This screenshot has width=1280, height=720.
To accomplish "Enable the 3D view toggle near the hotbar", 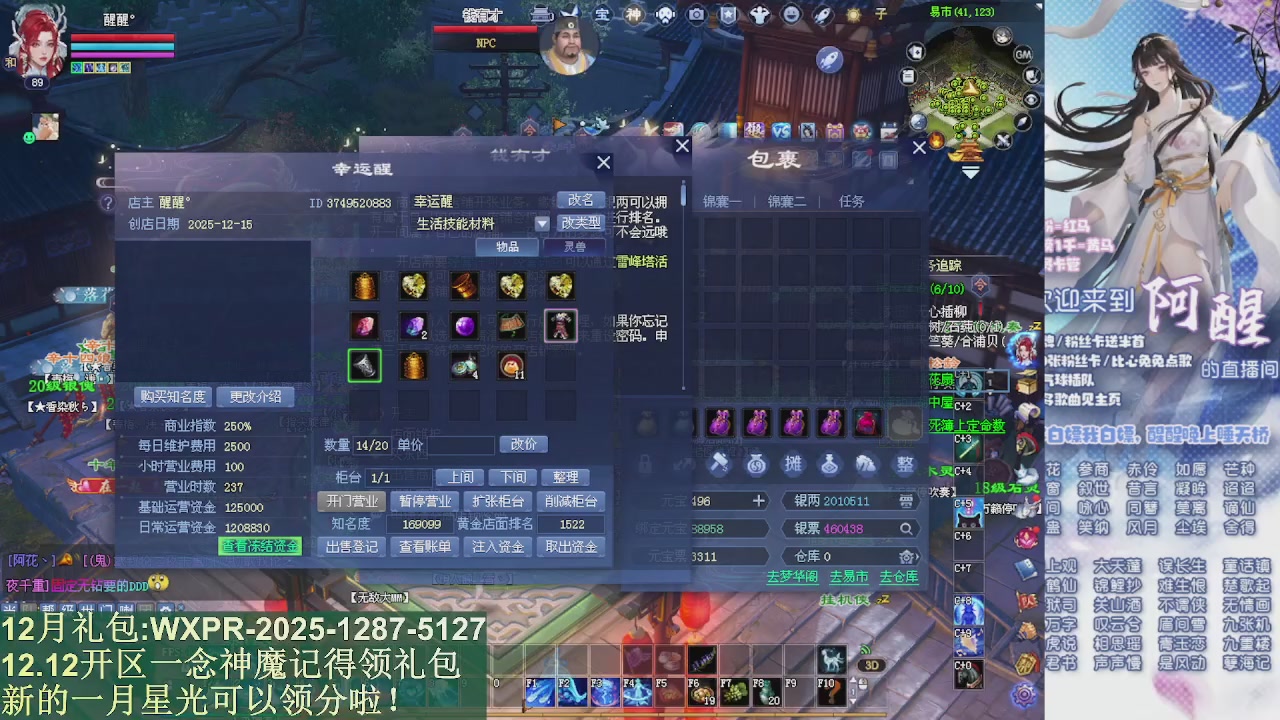I will tap(872, 664).
